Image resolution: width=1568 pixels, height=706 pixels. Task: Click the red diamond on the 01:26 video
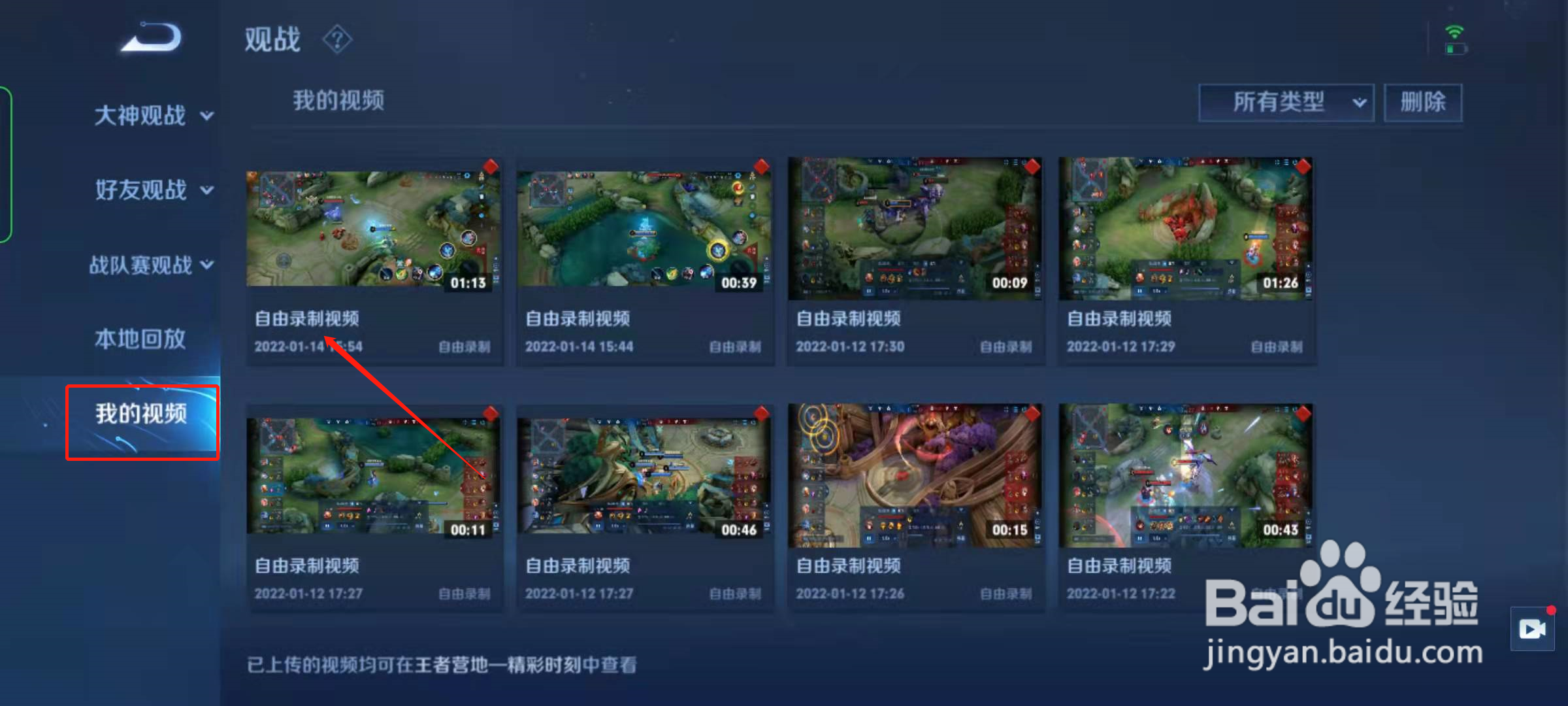pos(1302,167)
